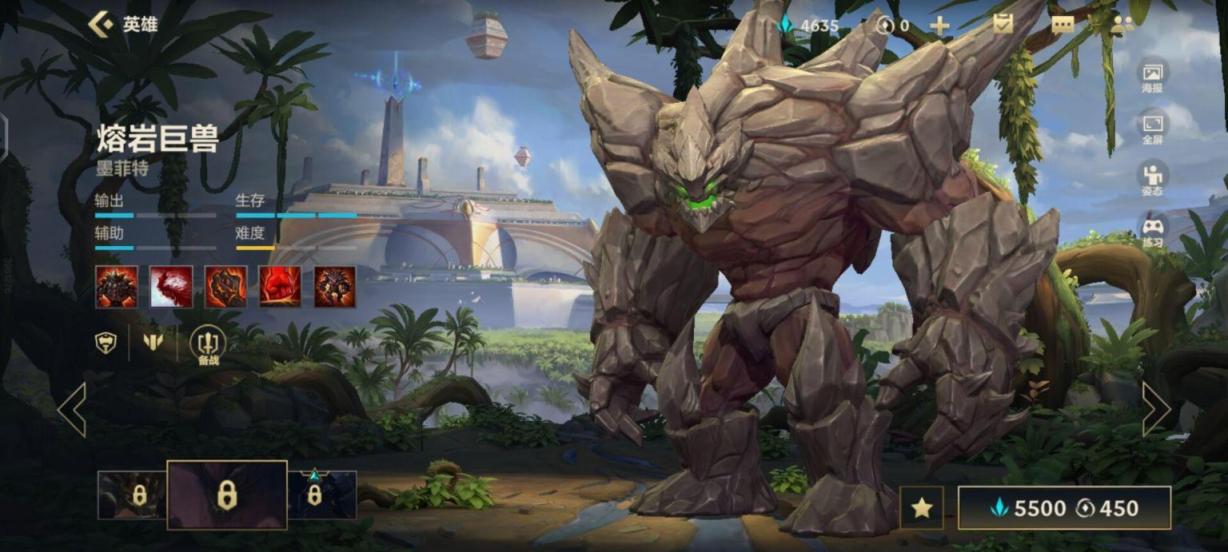Go to the next champion with right arrow

tap(1156, 409)
